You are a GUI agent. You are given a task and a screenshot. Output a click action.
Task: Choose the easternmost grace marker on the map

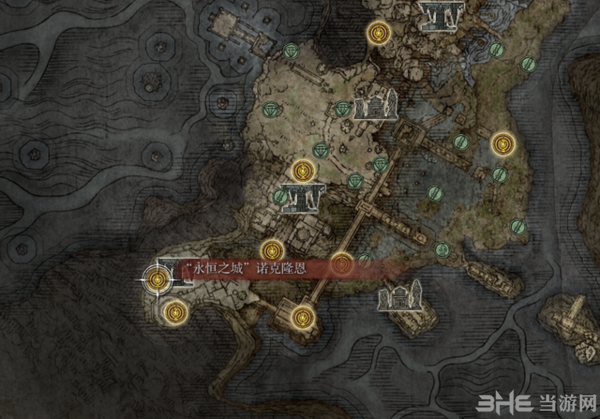point(502,145)
